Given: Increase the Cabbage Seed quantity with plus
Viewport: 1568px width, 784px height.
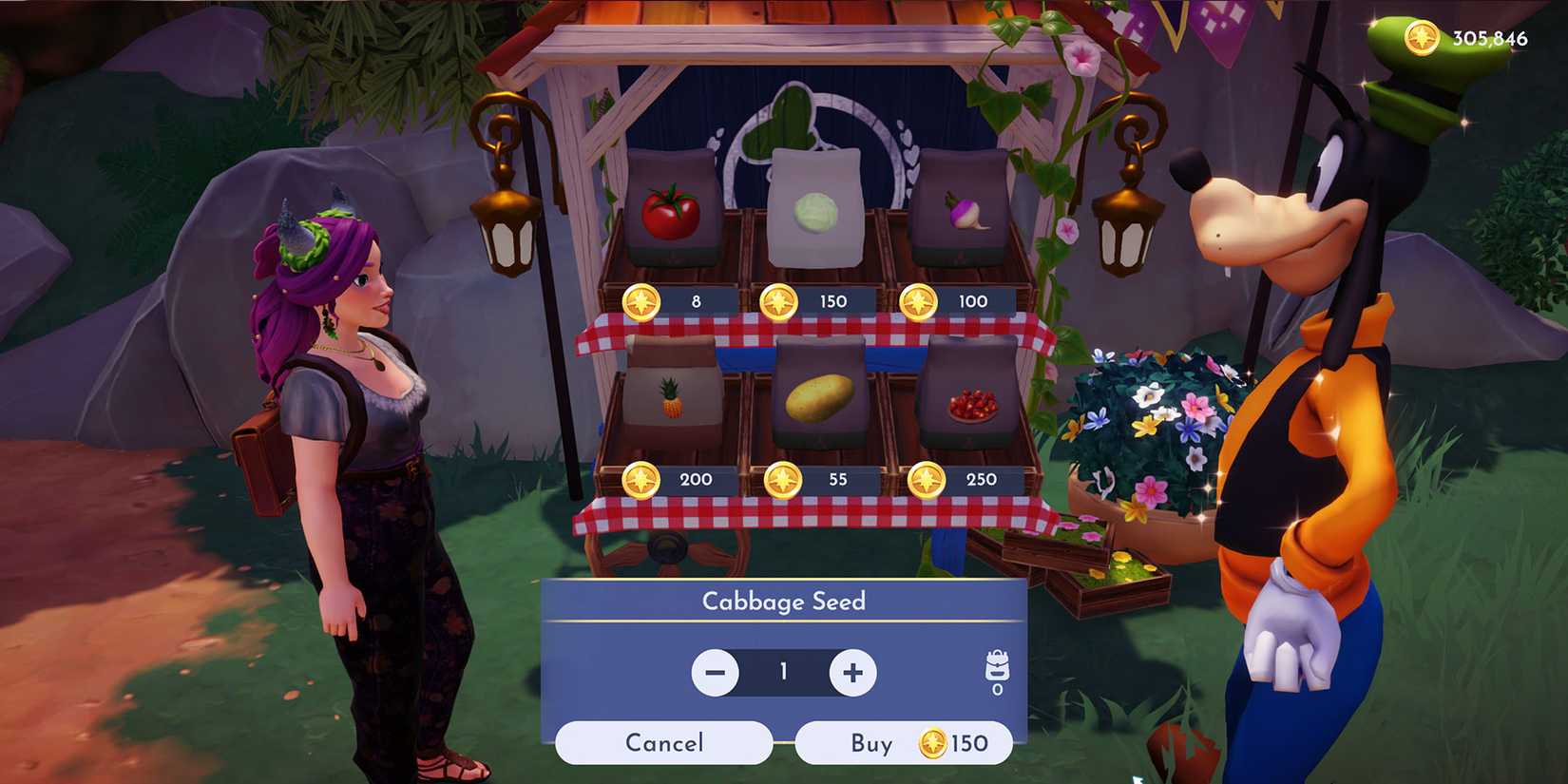Looking at the screenshot, I should (851, 672).
